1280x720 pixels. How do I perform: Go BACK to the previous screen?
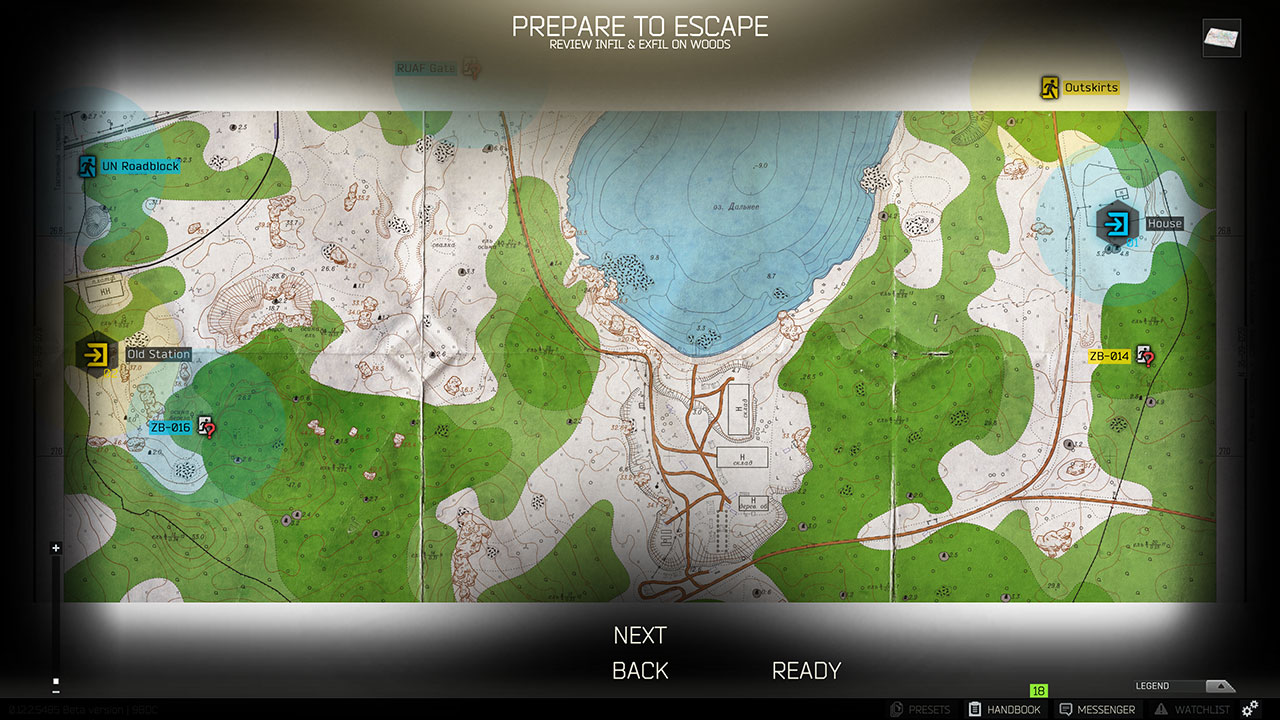639,670
